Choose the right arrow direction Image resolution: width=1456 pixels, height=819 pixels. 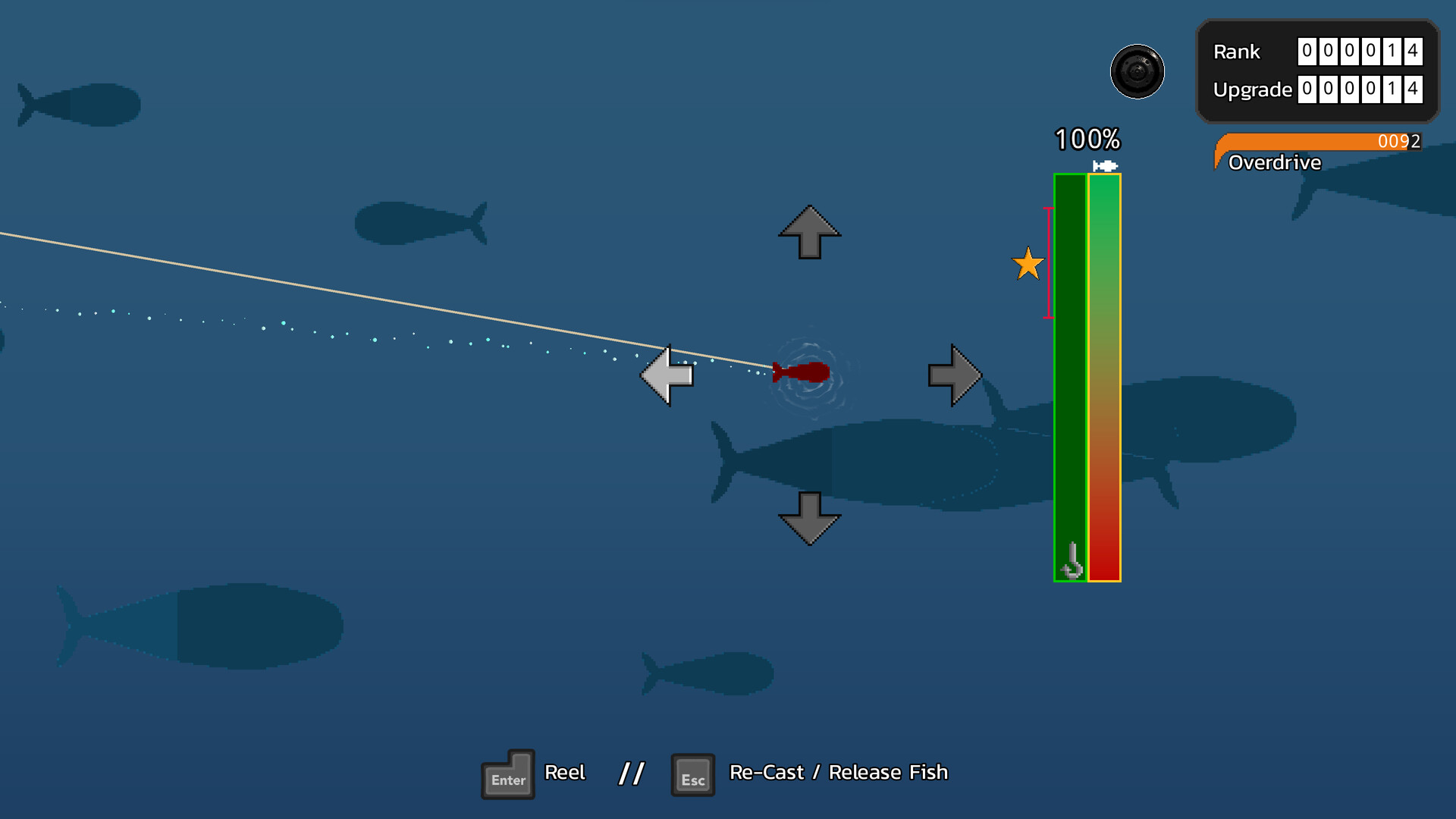tap(954, 375)
